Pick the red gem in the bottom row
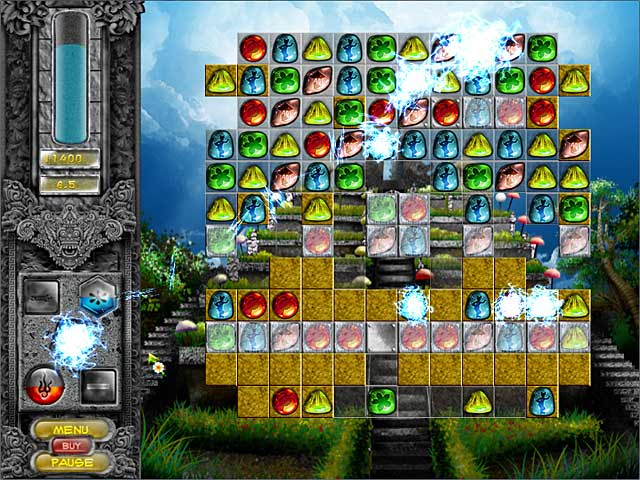 click(285, 402)
